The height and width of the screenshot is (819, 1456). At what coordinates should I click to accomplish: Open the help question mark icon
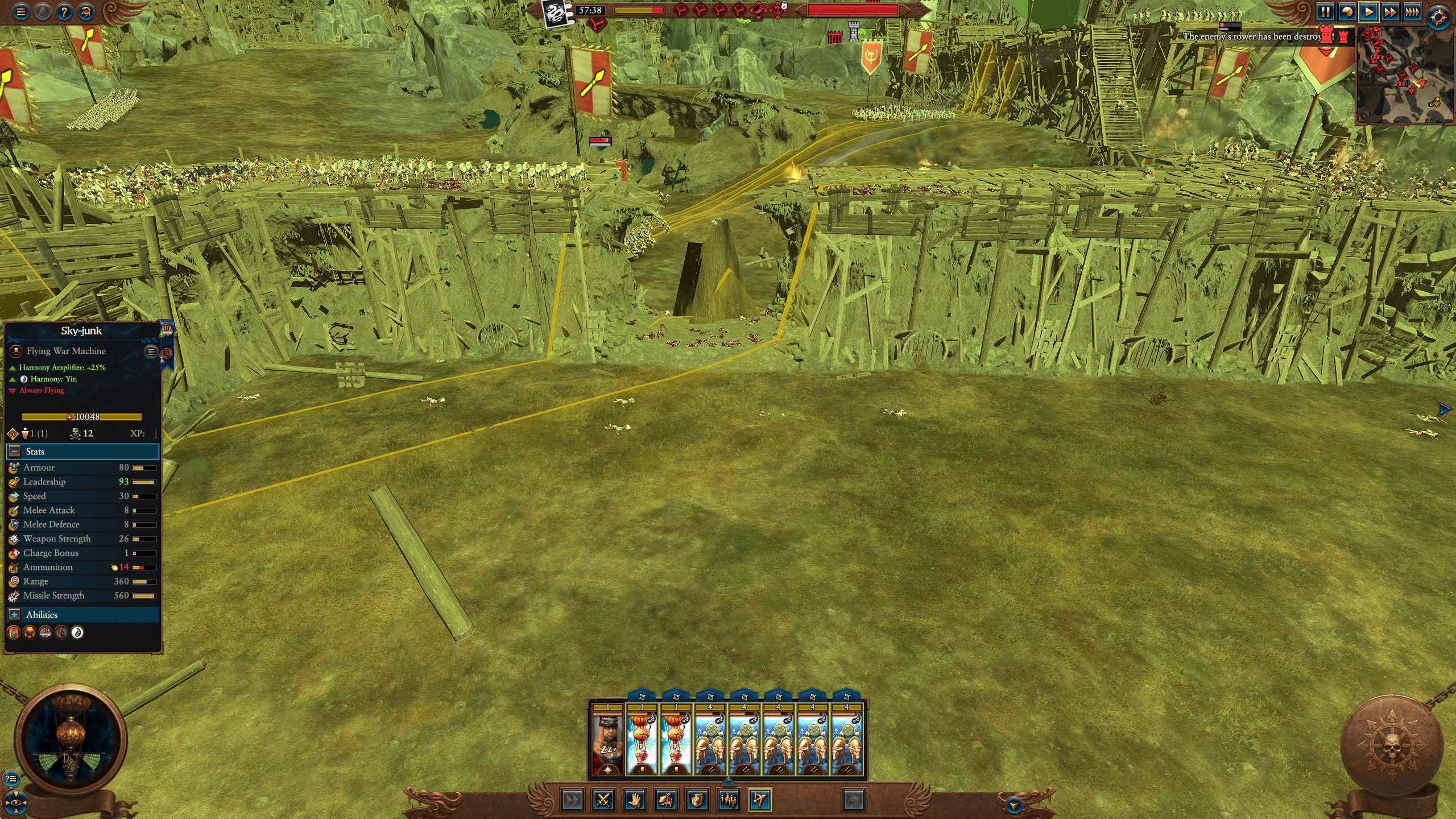64,13
